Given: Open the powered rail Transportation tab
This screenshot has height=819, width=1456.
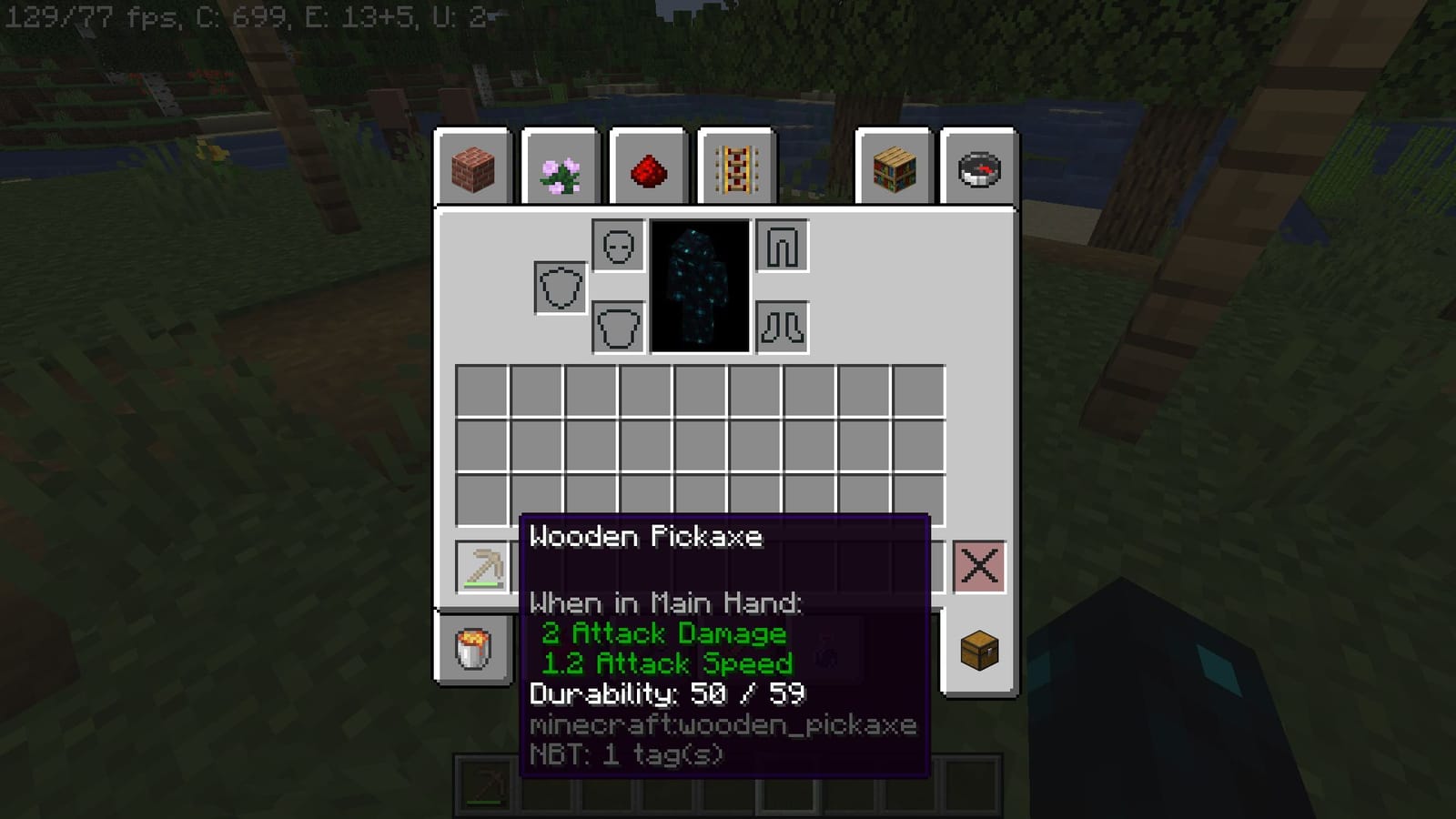Looking at the screenshot, I should (735, 167).
